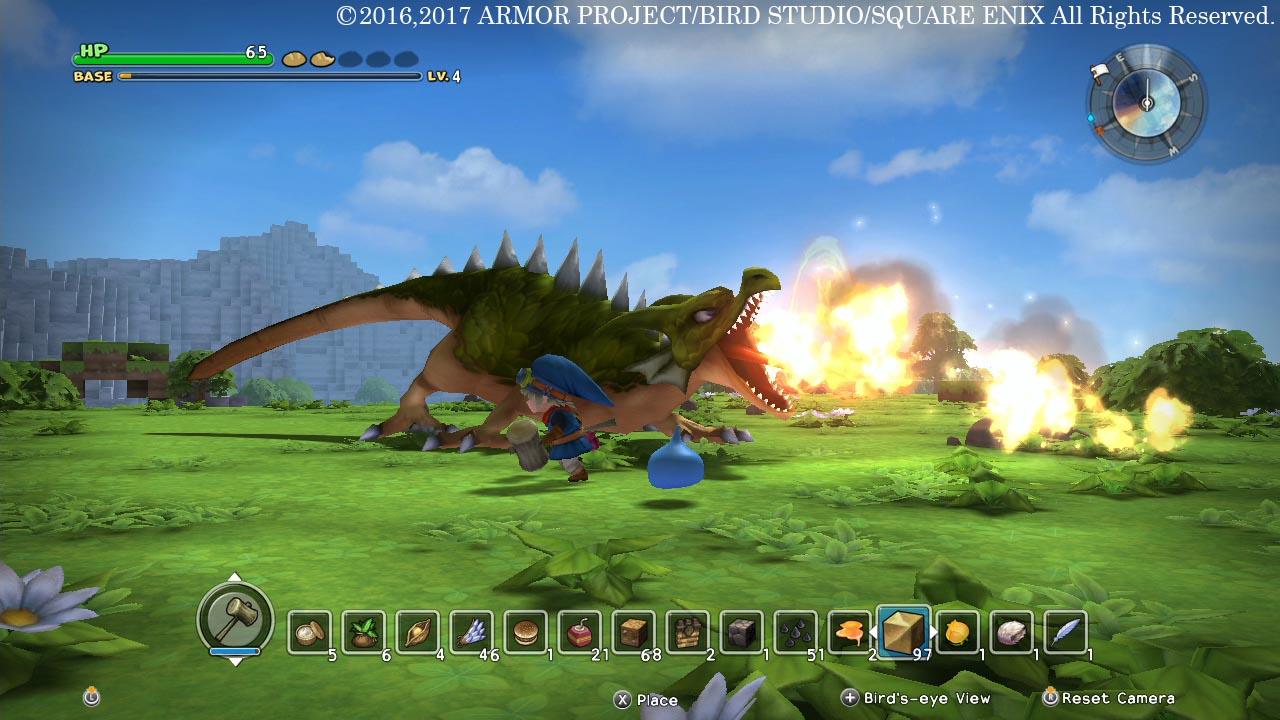1280x720 pixels.
Task: Select the bomb item in the hotbar
Action: (x=578, y=630)
